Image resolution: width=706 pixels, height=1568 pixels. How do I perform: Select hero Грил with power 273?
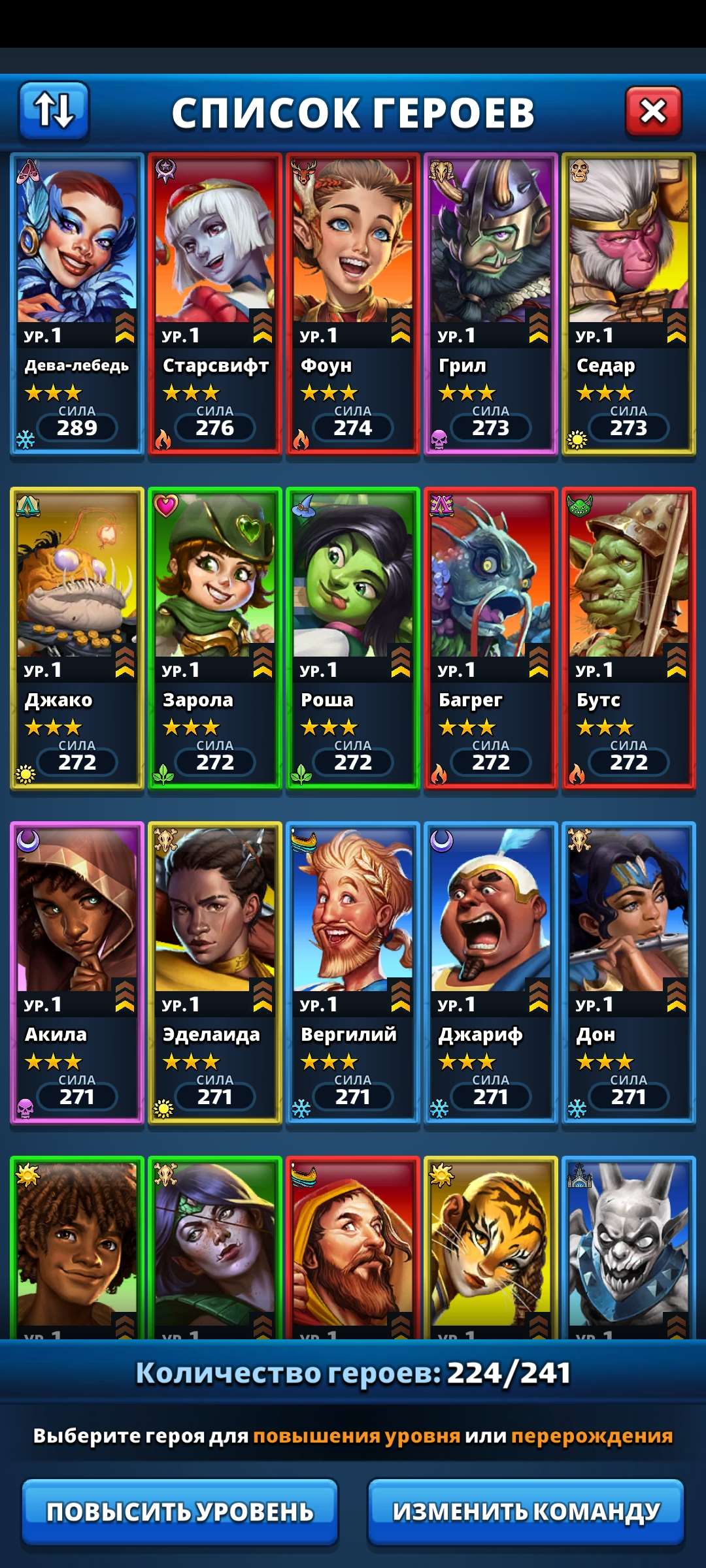click(x=491, y=304)
